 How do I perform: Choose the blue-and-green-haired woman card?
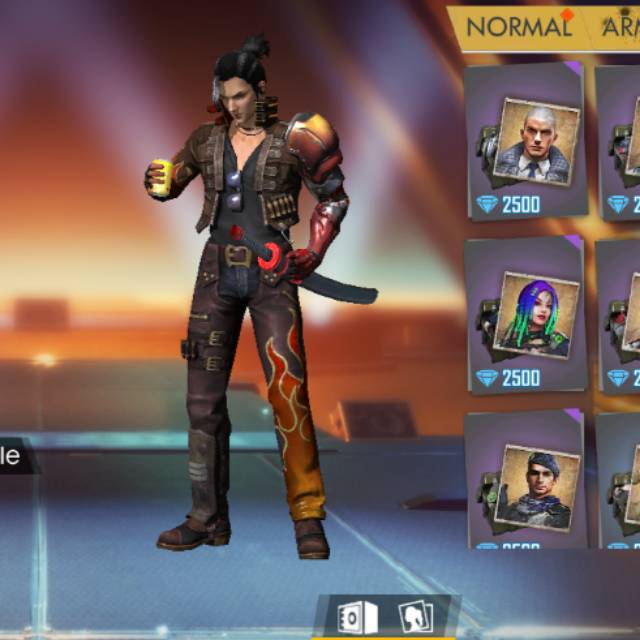[527, 315]
